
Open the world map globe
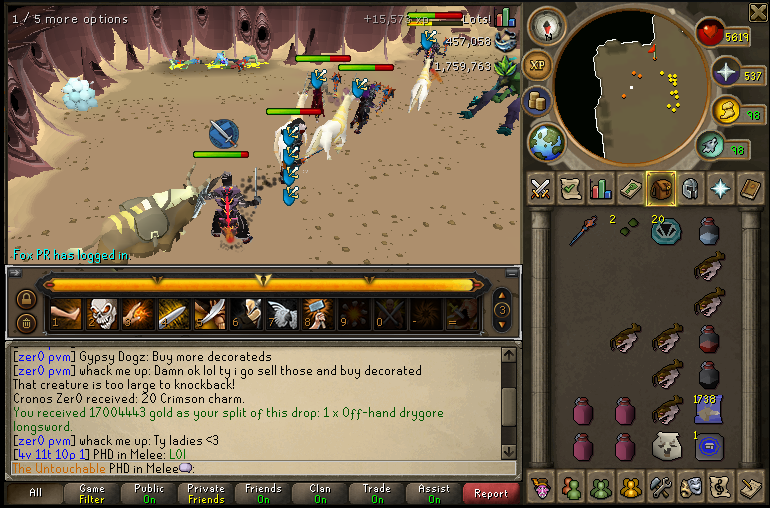(546, 141)
